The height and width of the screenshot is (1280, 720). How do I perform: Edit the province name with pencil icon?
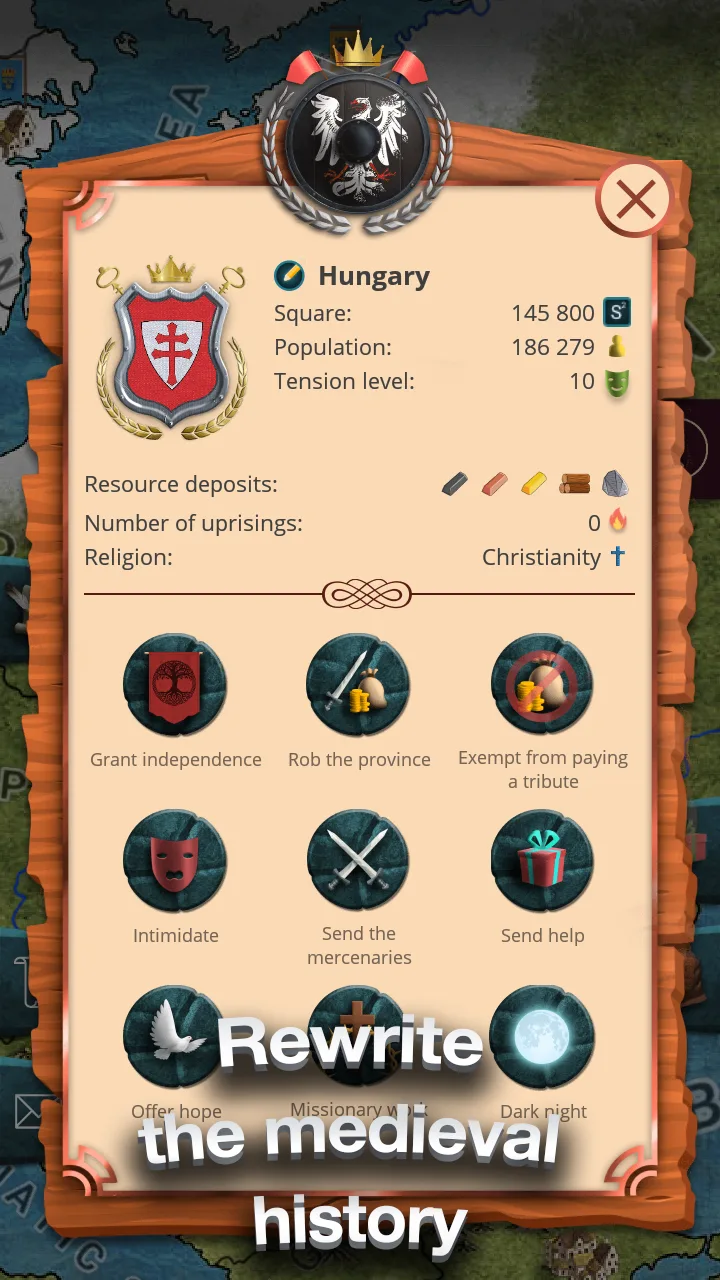tap(289, 275)
